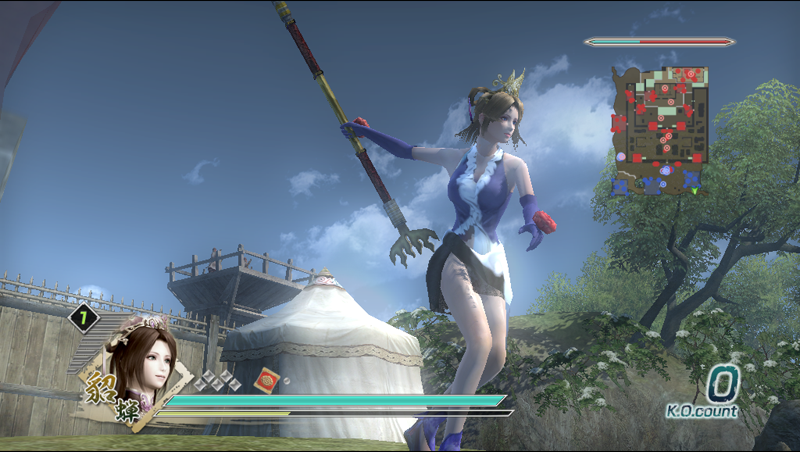Open the battlefield minimap
Screen dimensions: 800x452
click(x=660, y=129)
